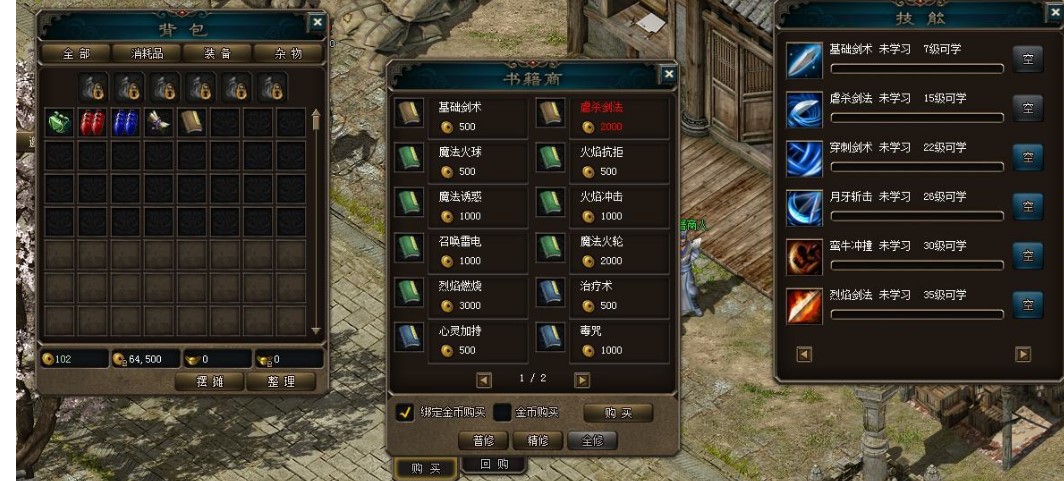Switch to the 回购 buyback tab
Viewport: 1064px width, 481px height.
494,465
